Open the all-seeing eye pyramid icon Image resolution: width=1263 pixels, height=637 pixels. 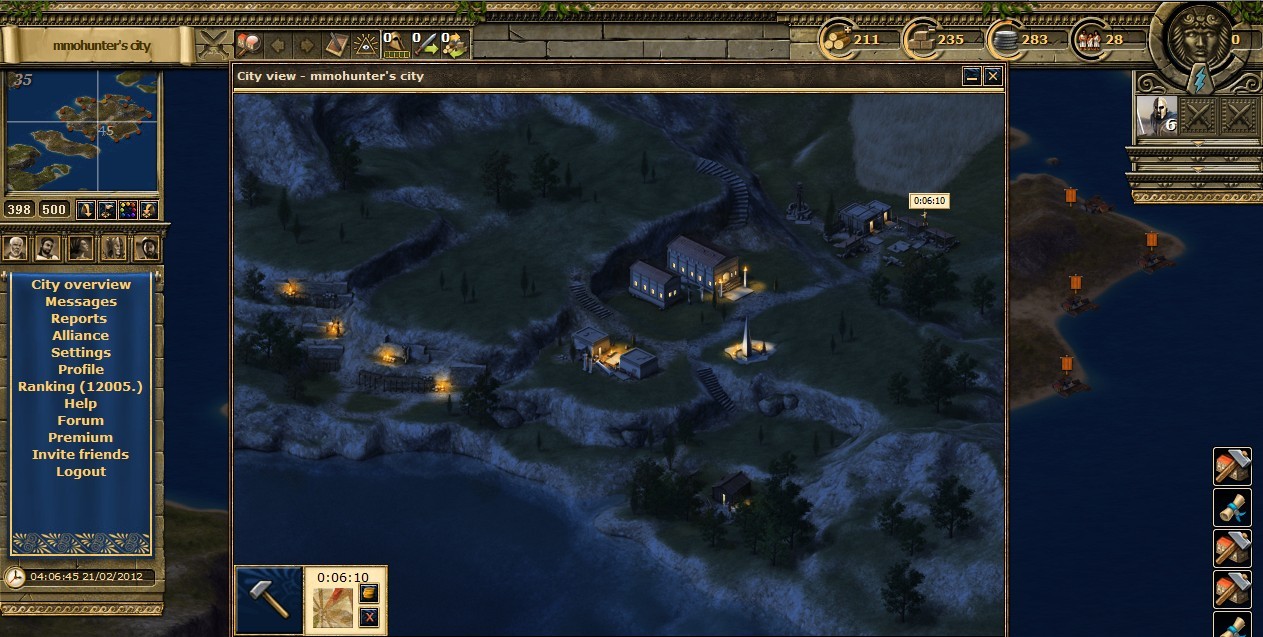367,44
